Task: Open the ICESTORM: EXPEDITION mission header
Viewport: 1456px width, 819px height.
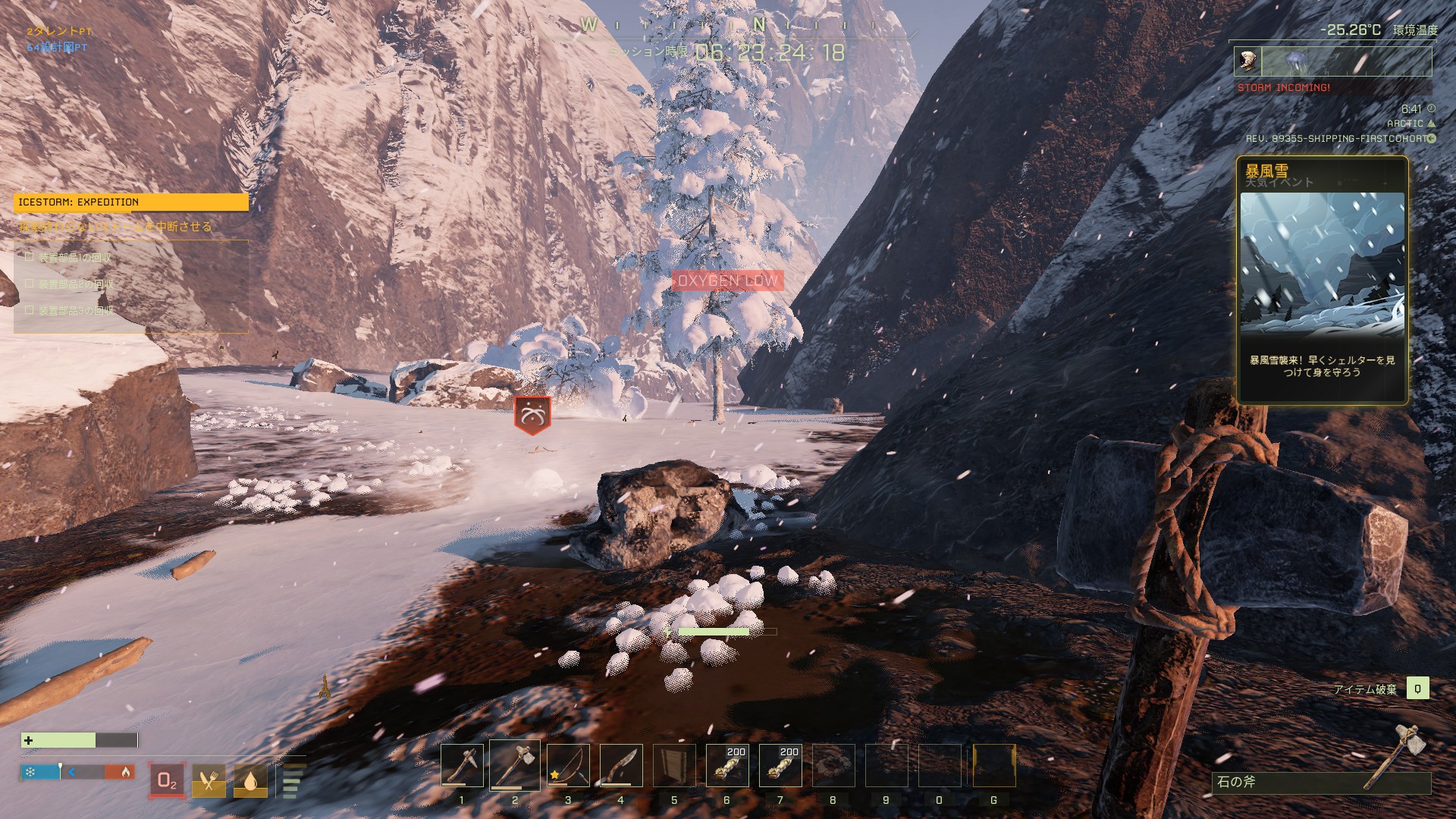Action: (x=130, y=202)
